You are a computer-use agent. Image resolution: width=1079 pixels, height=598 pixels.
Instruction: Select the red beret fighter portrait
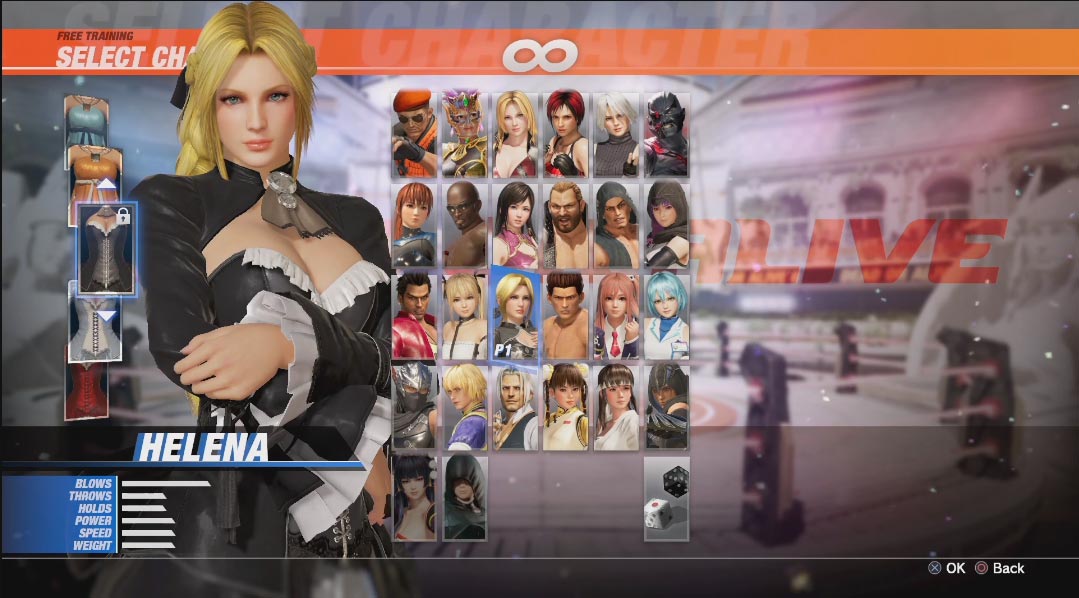tap(414, 134)
